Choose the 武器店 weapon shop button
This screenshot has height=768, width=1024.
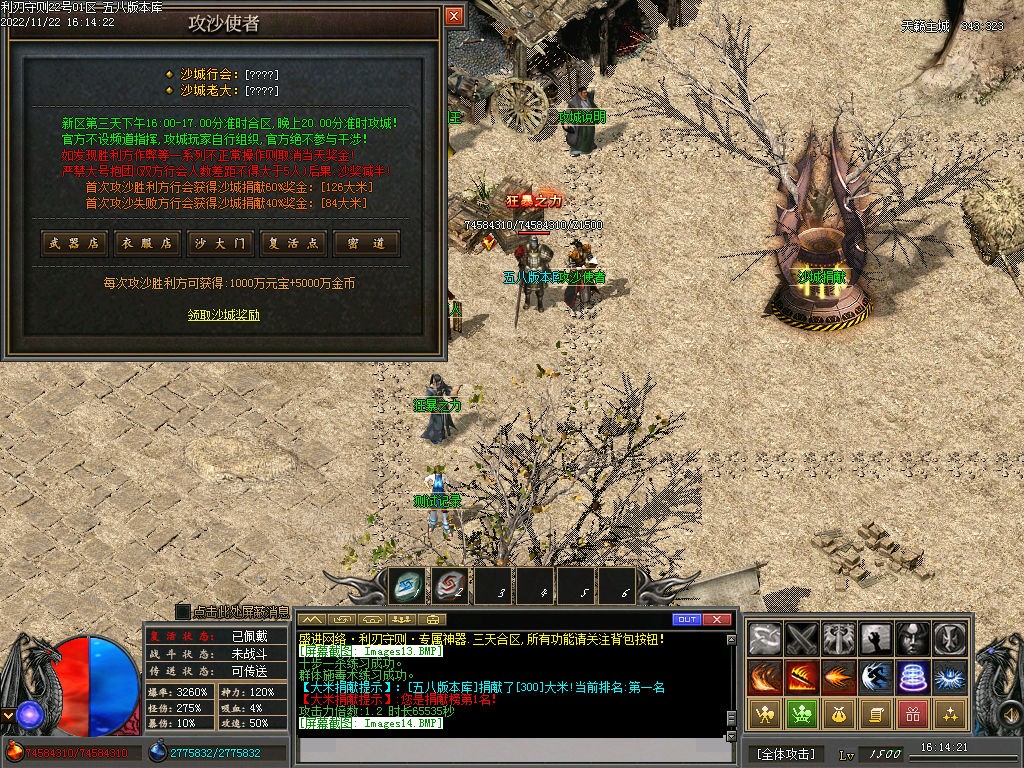(73, 243)
